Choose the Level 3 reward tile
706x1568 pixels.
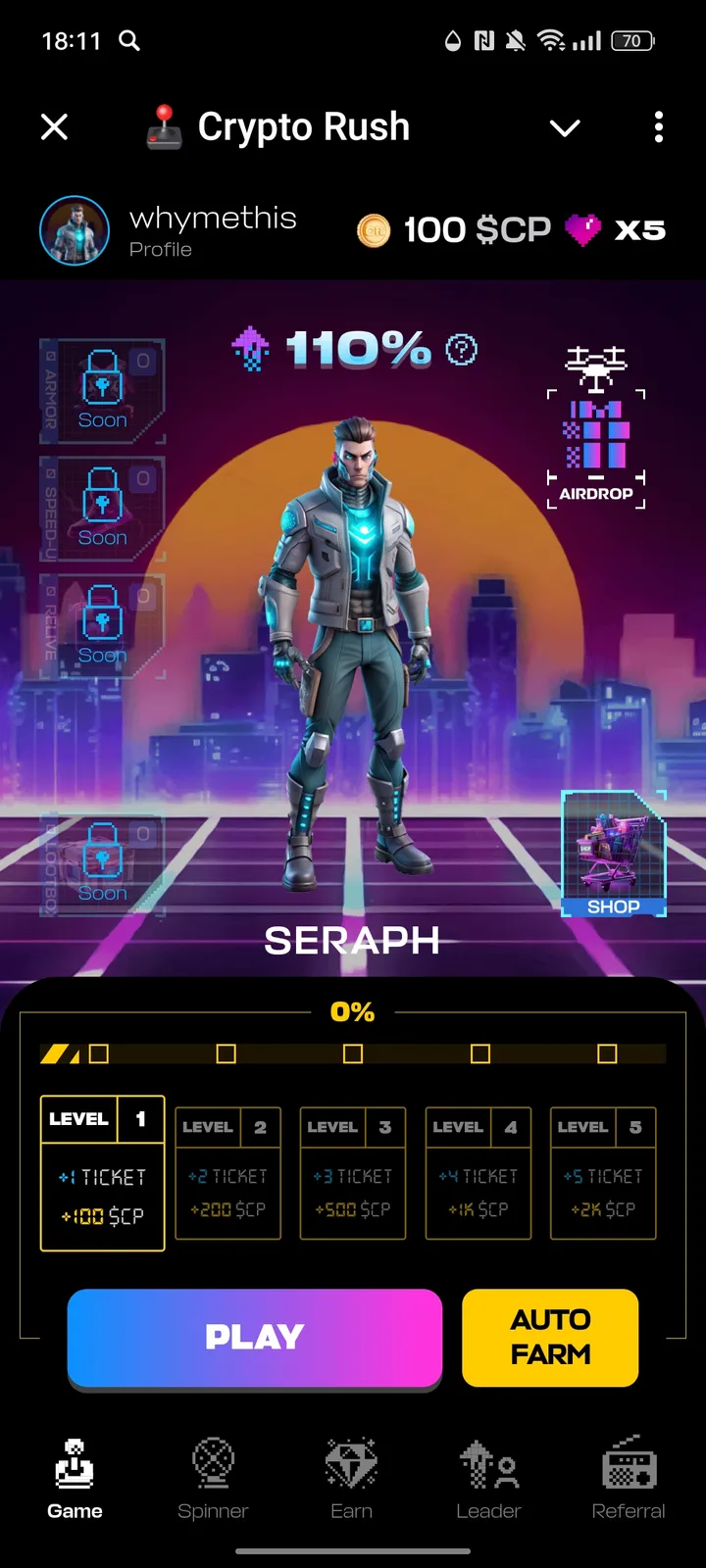[353, 1173]
